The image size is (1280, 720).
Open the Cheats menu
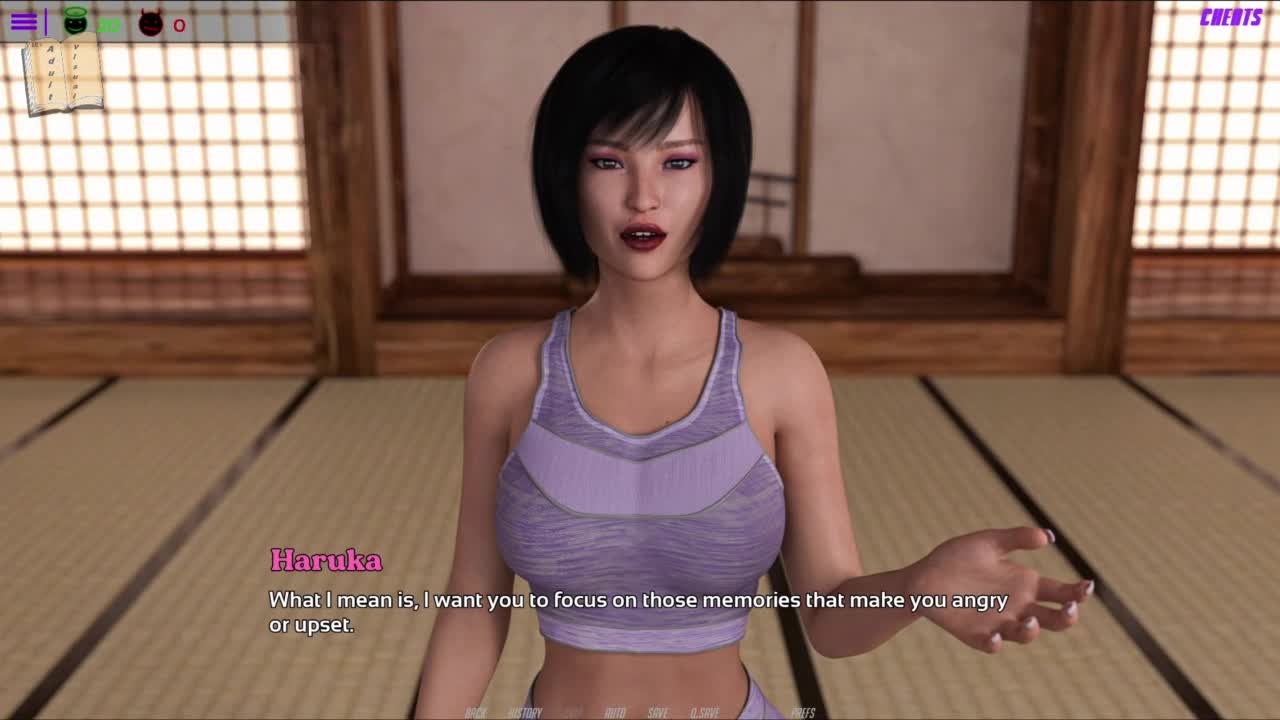click(1230, 17)
